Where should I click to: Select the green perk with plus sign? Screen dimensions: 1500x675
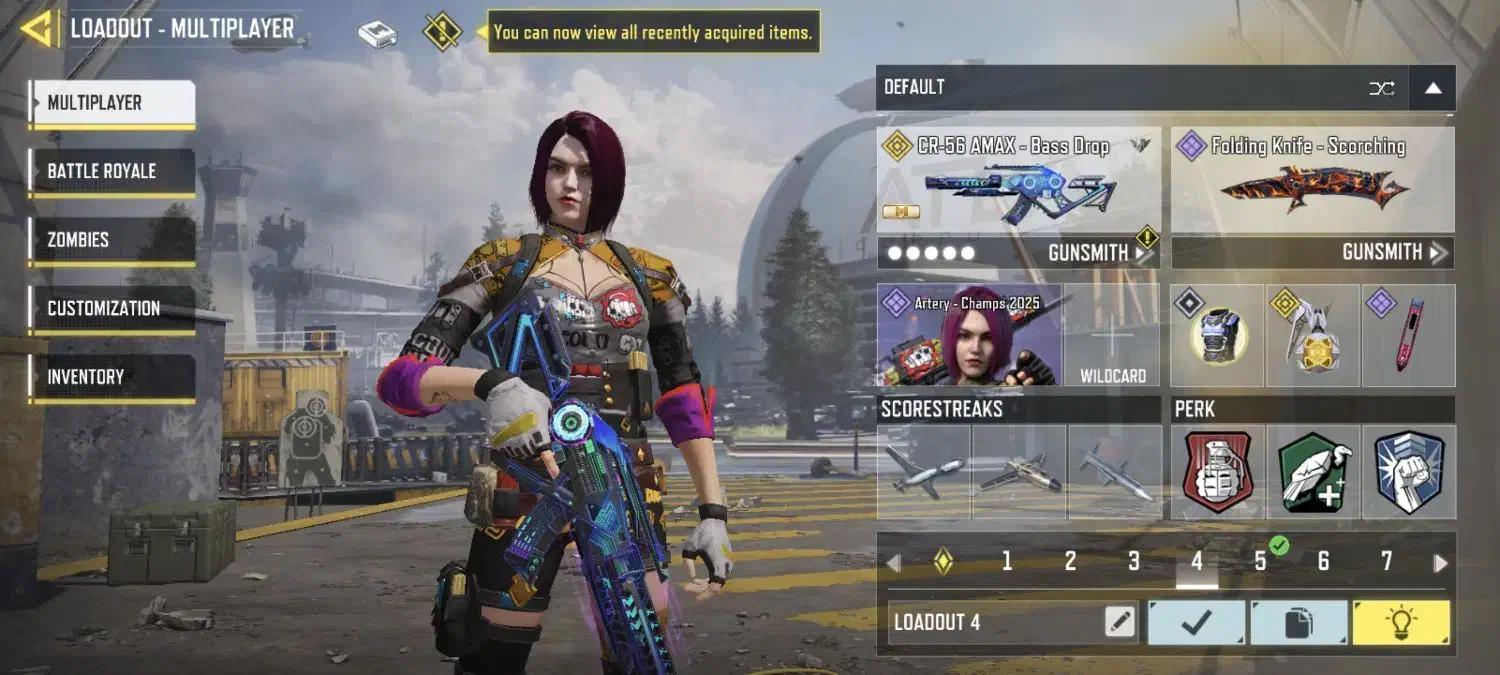(x=1313, y=472)
